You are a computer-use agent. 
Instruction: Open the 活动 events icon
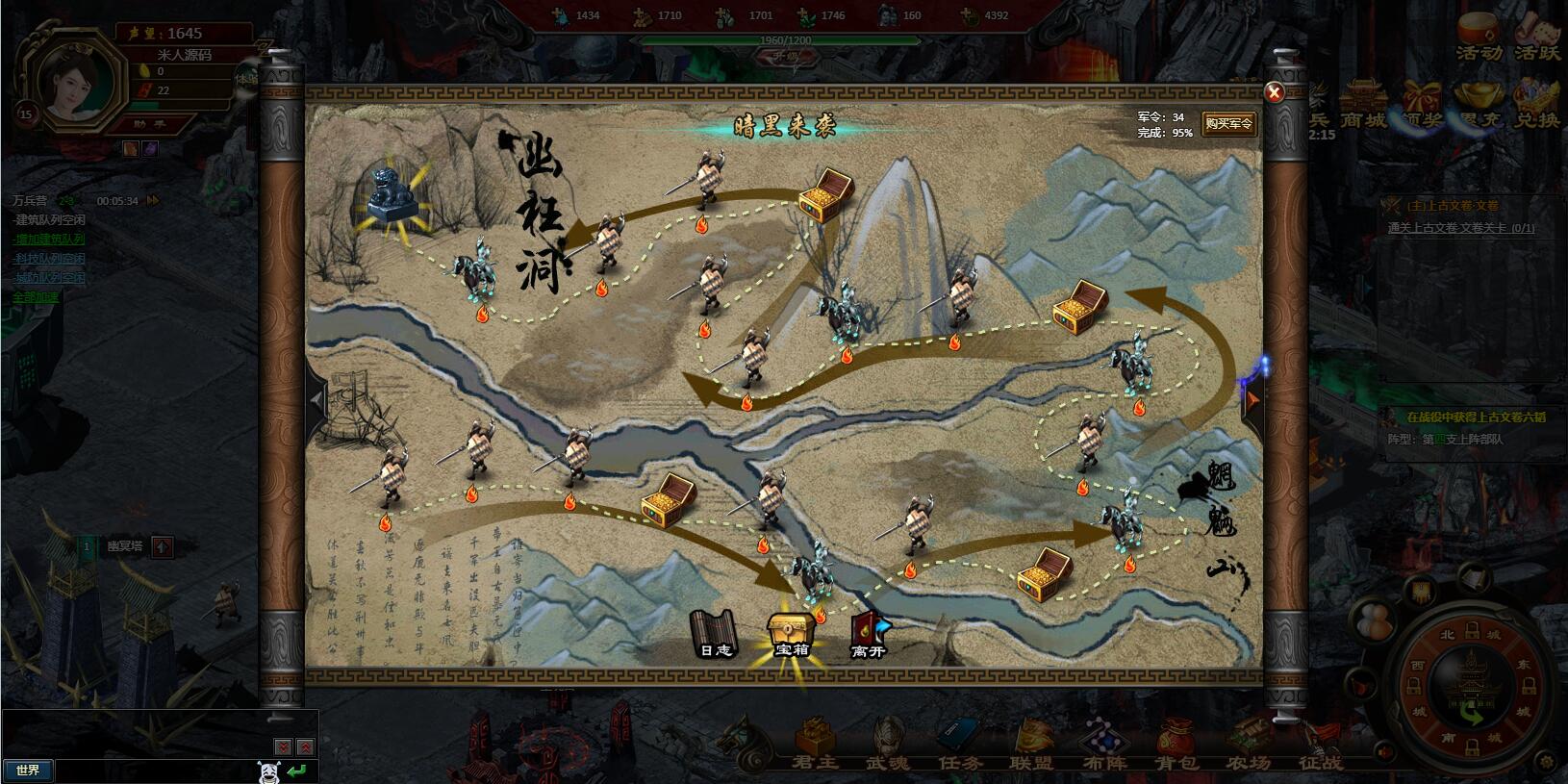tap(1478, 38)
